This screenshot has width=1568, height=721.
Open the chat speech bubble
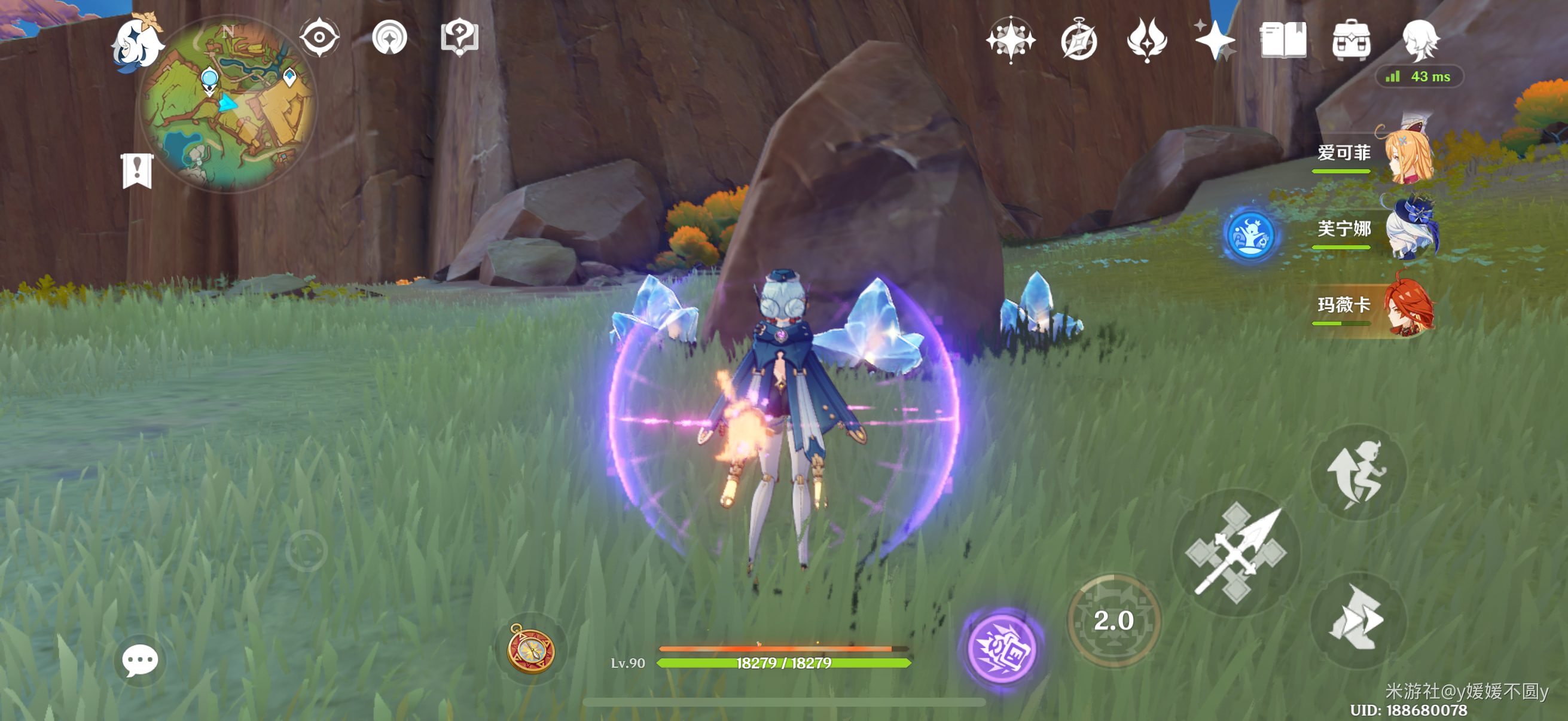[139, 661]
